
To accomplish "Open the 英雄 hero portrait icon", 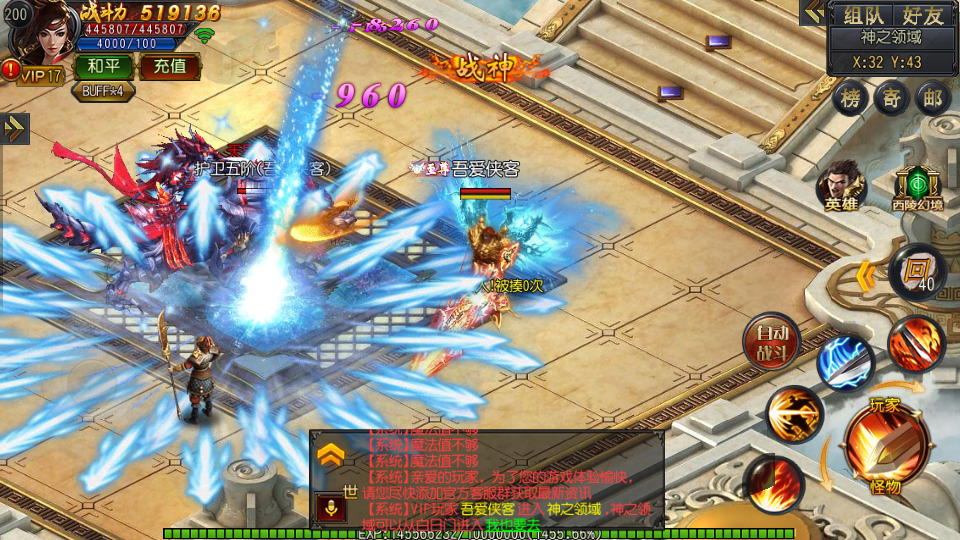I will tap(839, 187).
